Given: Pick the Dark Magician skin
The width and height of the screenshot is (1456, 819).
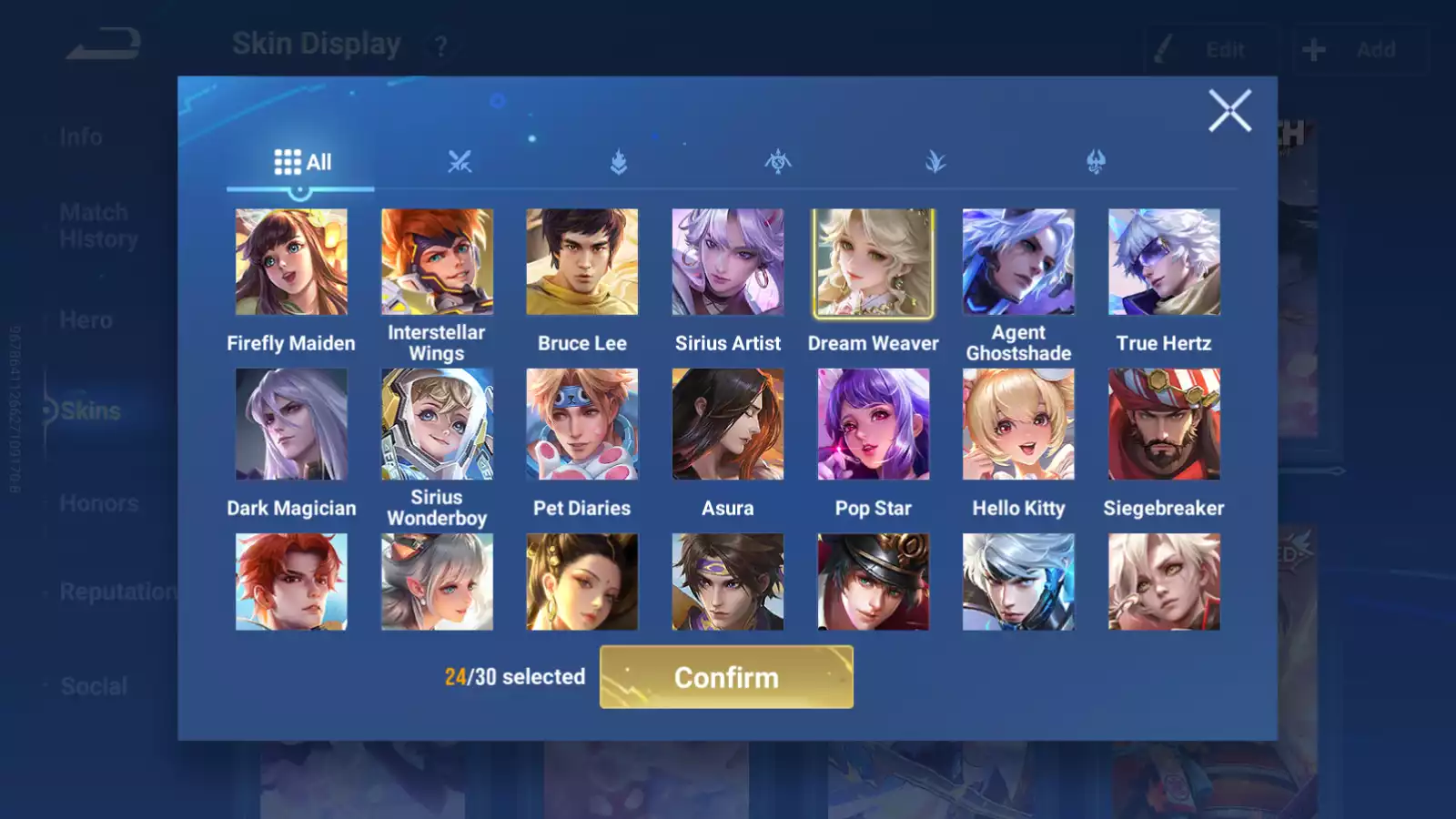Looking at the screenshot, I should (x=291, y=424).
